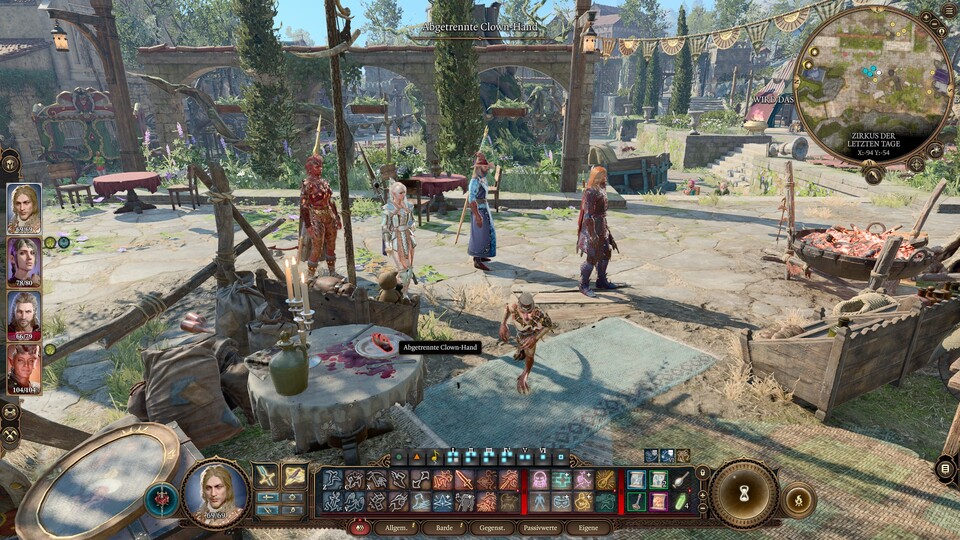Select the bearded man's party portrait
The height and width of the screenshot is (540, 960).
coord(24,316)
